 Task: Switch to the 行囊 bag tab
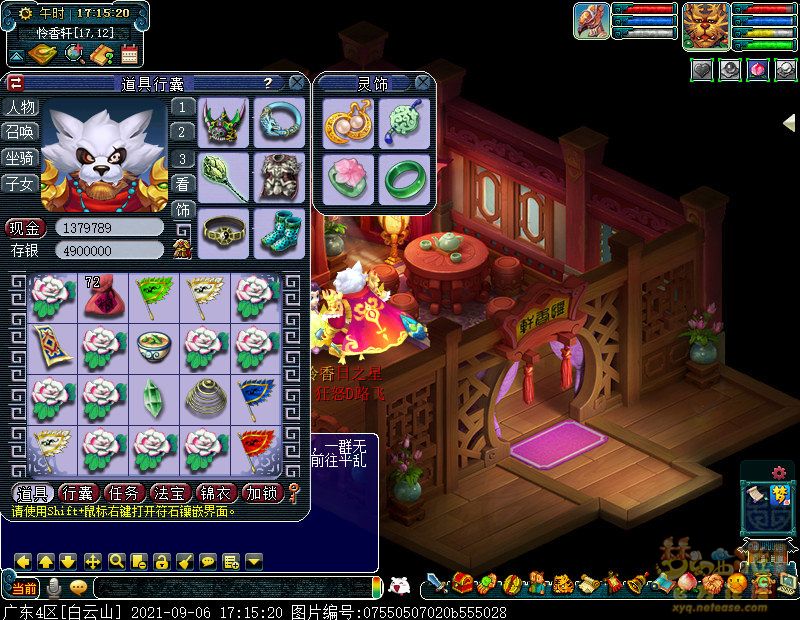(x=77, y=492)
